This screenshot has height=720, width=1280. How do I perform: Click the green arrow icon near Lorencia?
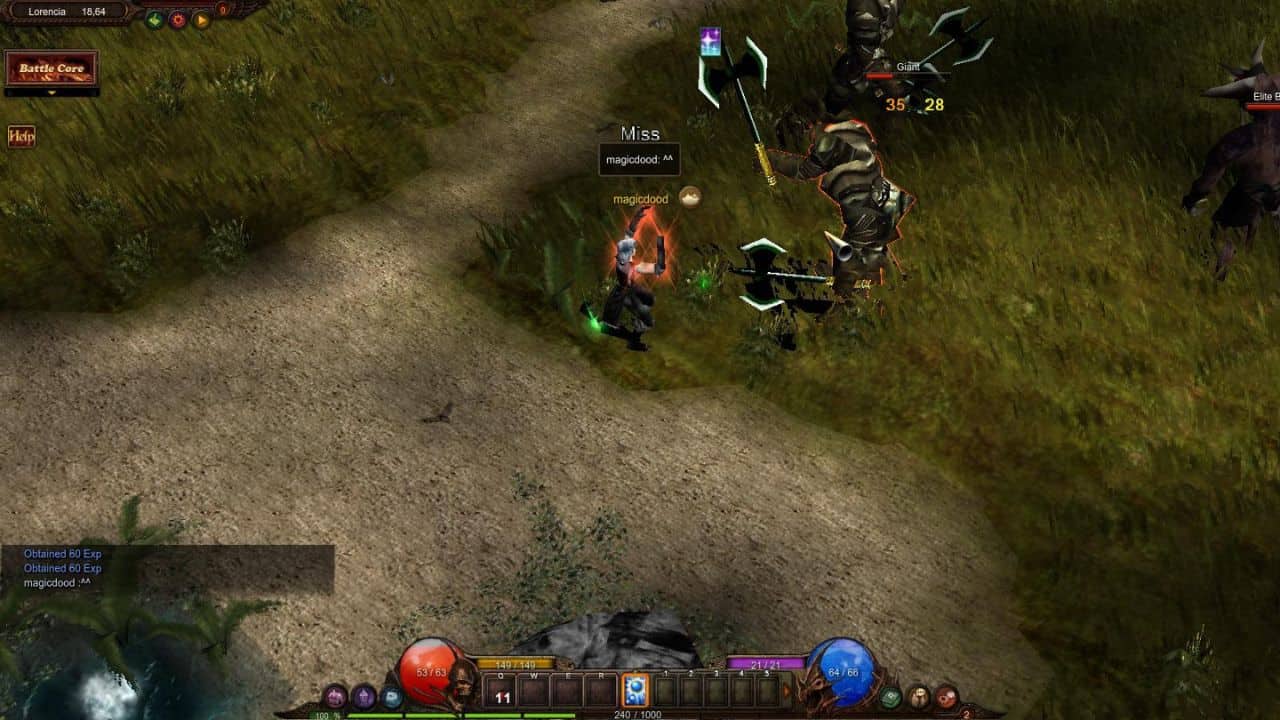pos(154,19)
